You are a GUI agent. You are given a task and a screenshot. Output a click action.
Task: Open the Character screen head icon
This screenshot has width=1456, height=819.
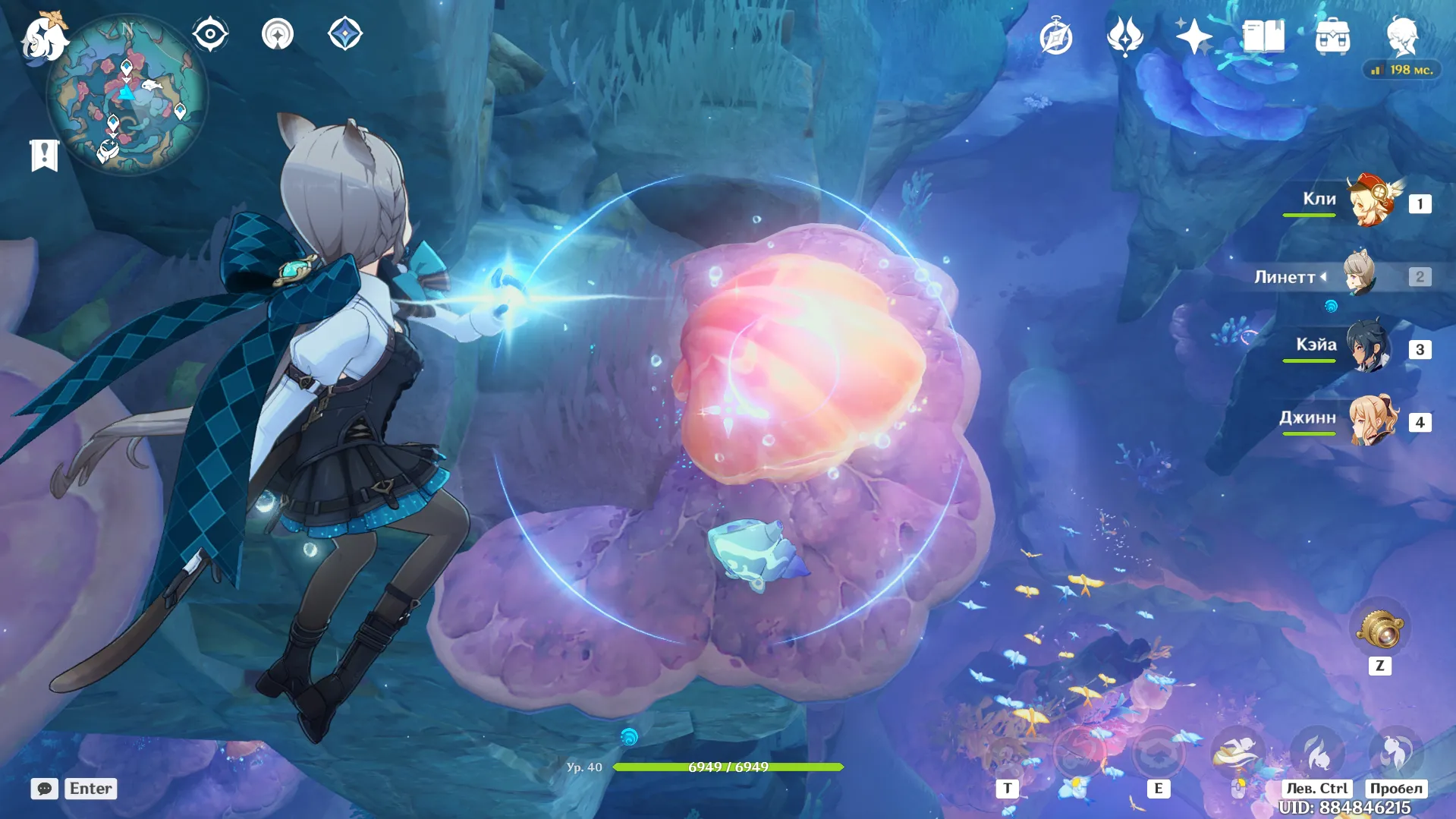pyautogui.click(x=1402, y=35)
